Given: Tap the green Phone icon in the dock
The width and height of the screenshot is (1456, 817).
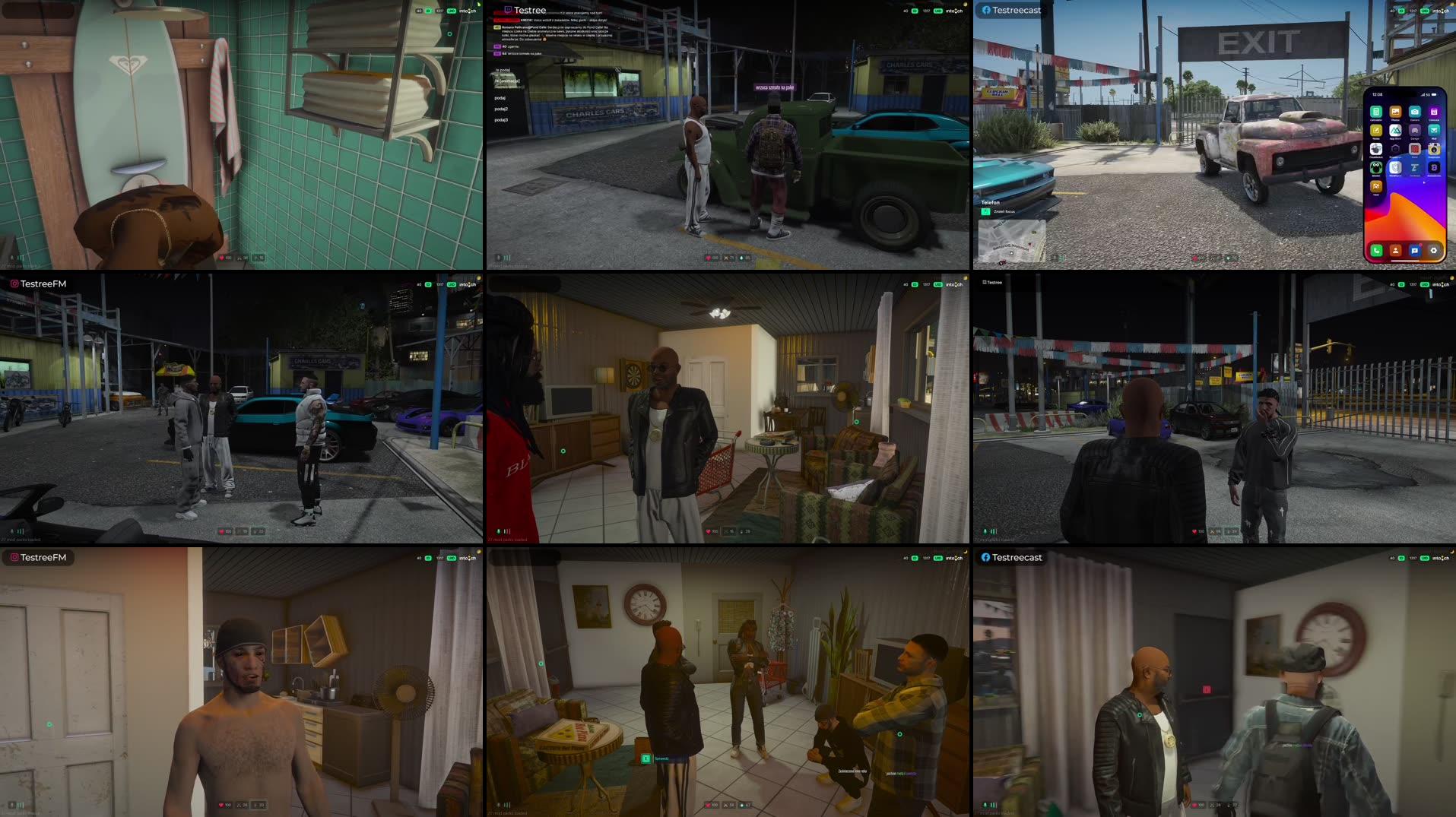Looking at the screenshot, I should point(1376,251).
